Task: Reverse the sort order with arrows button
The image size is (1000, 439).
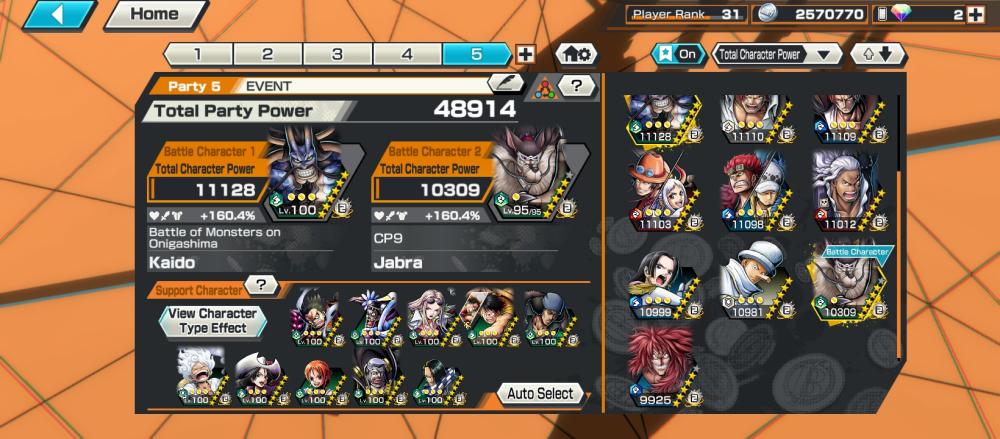Action: 877,55
